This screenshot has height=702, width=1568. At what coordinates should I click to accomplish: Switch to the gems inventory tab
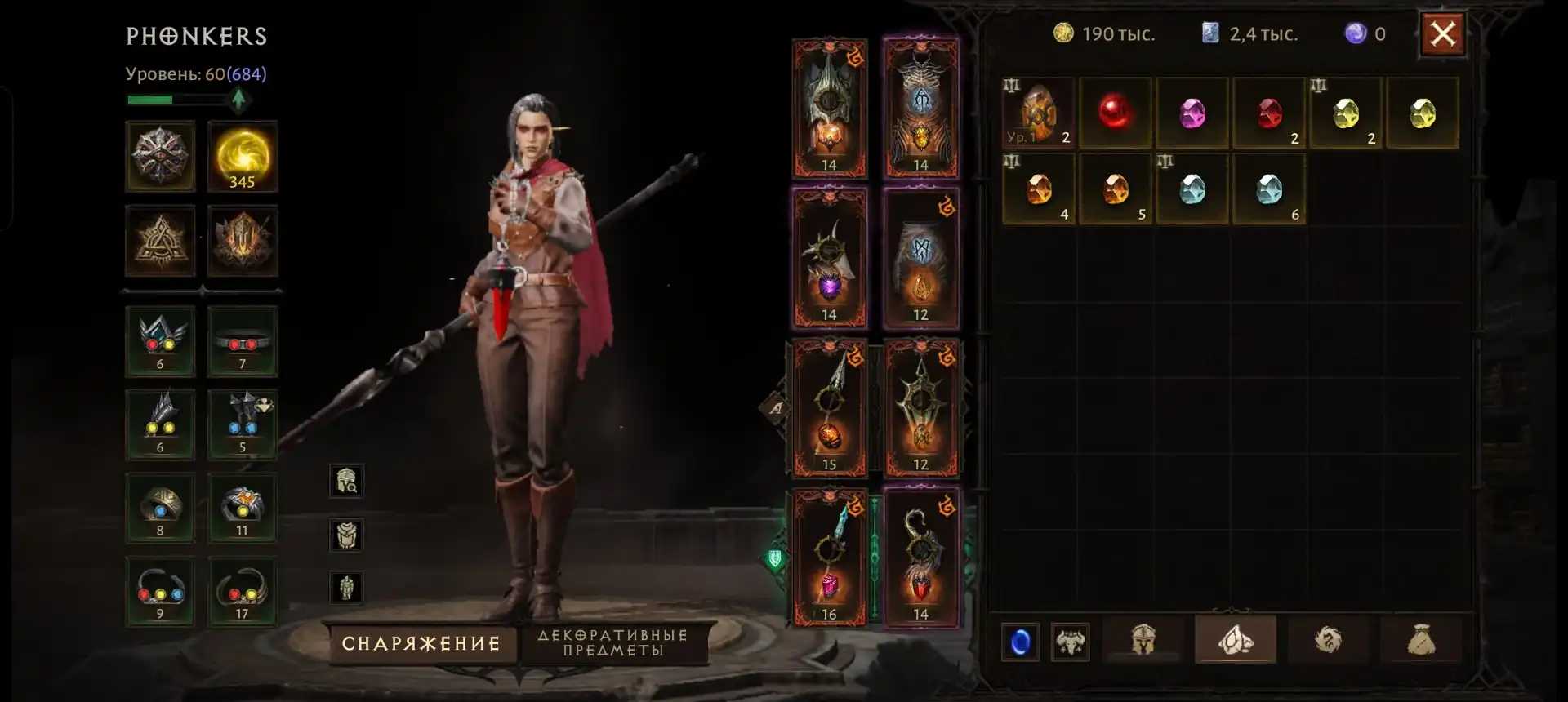1235,641
